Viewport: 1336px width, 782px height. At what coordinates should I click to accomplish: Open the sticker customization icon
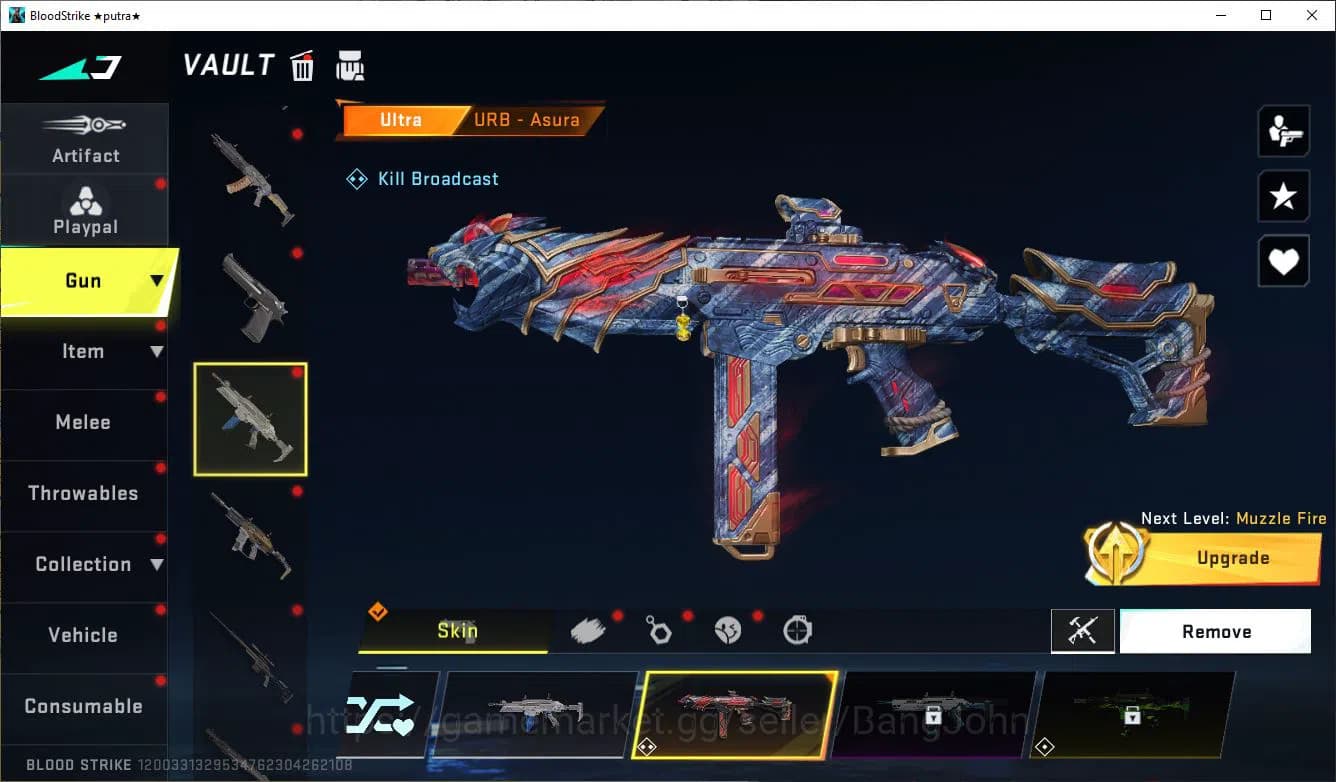[729, 630]
